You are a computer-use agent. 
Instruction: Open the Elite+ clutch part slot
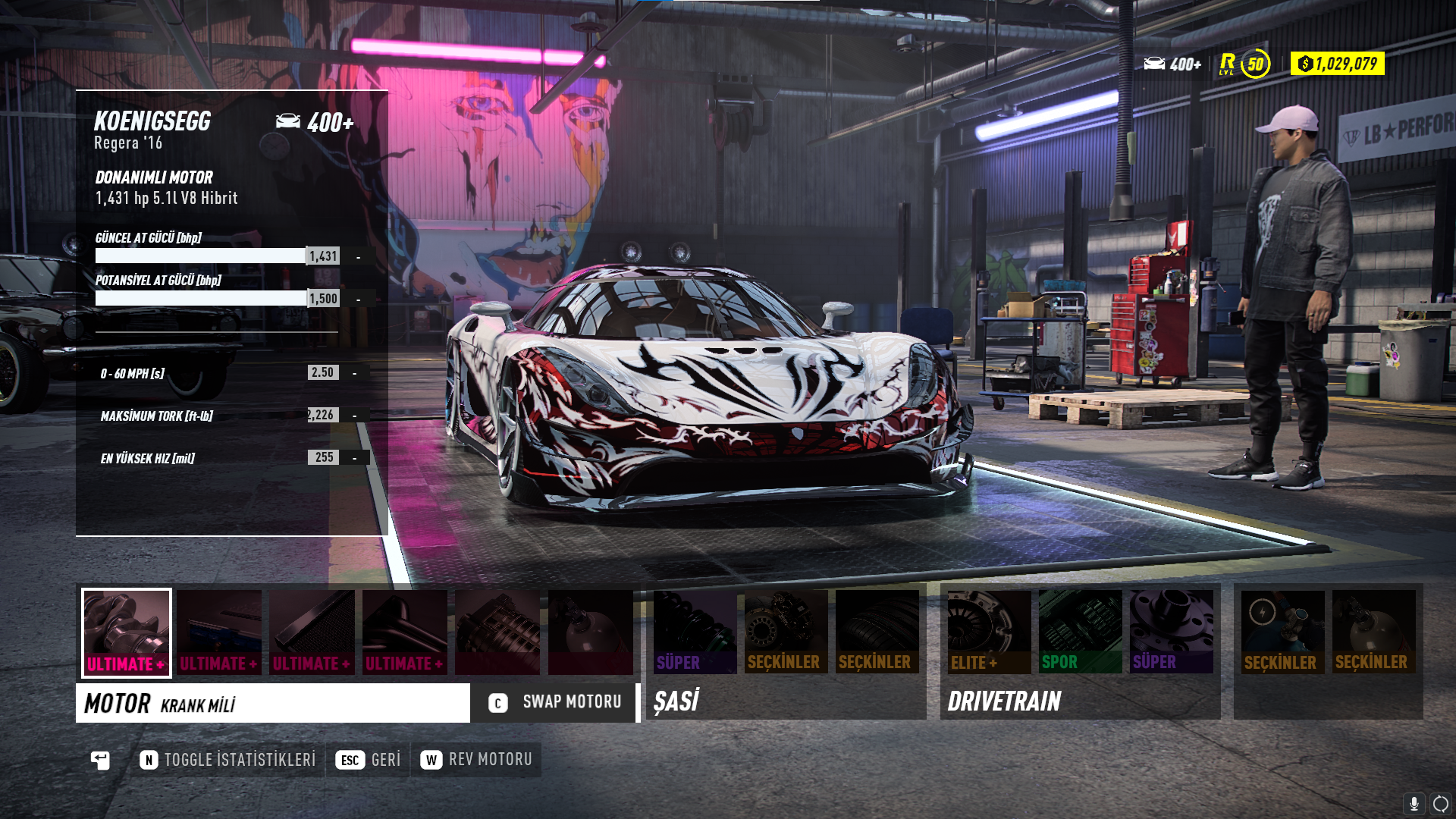click(x=989, y=632)
